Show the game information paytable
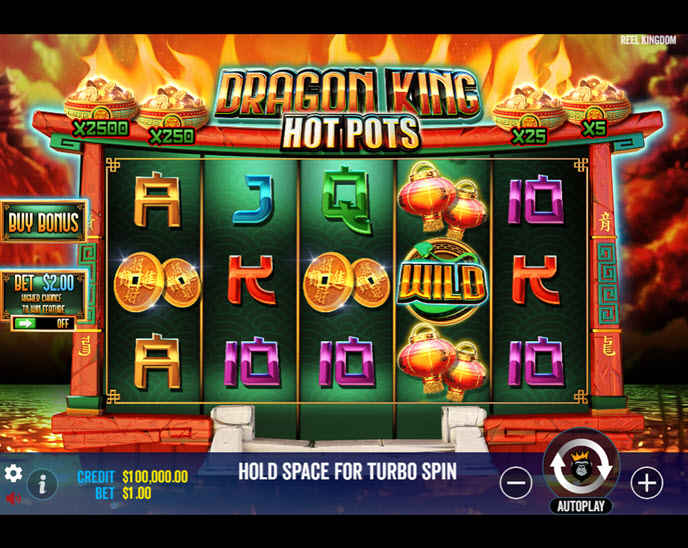The height and width of the screenshot is (548, 688). [x=42, y=484]
